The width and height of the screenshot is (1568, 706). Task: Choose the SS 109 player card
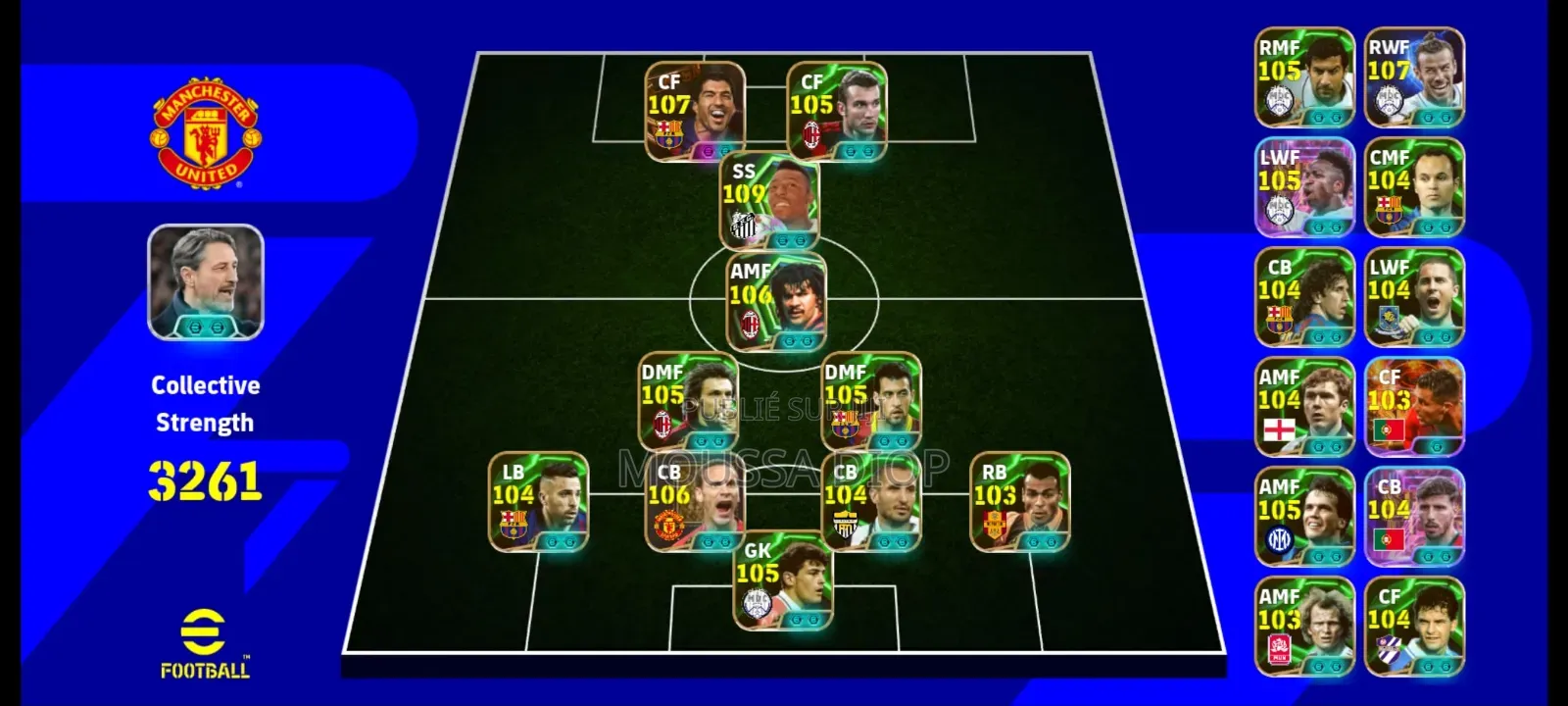click(769, 201)
